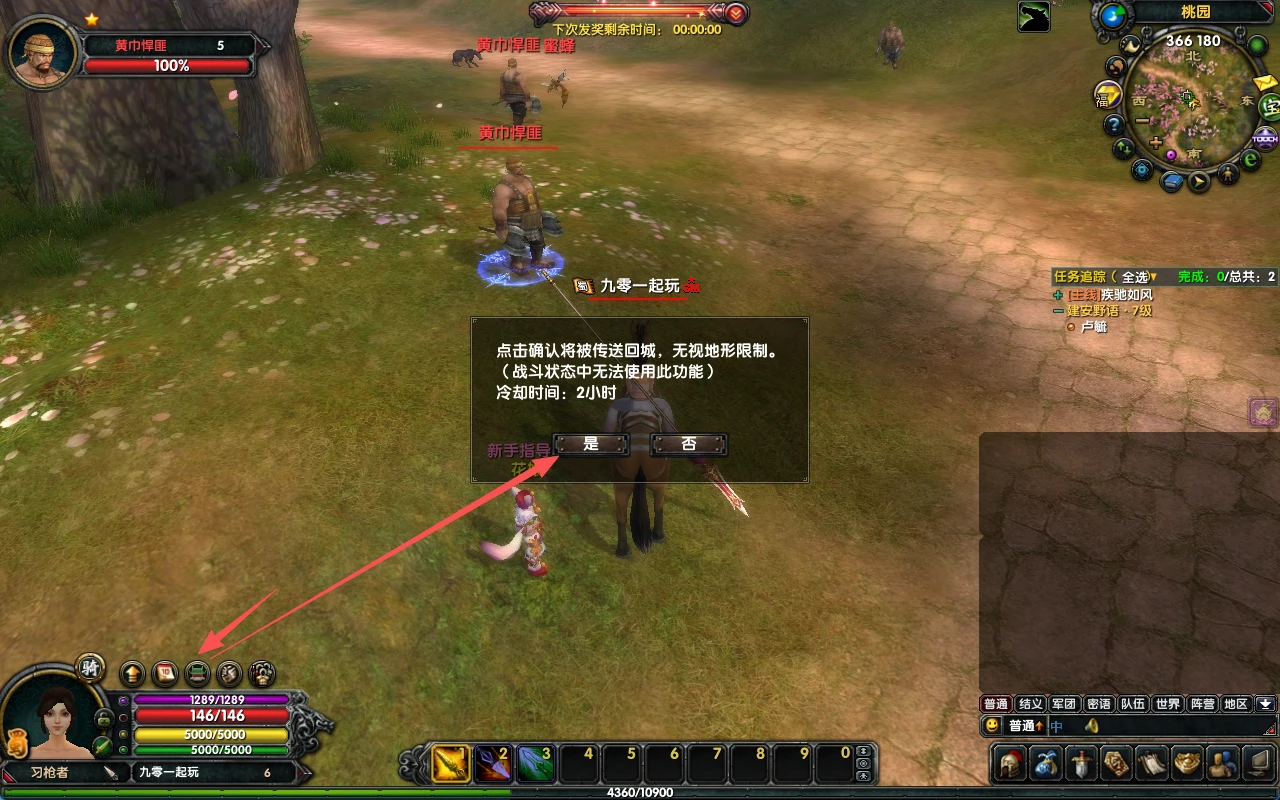Open the calendar icon above the health bars
The width and height of the screenshot is (1280, 800).
pos(165,673)
